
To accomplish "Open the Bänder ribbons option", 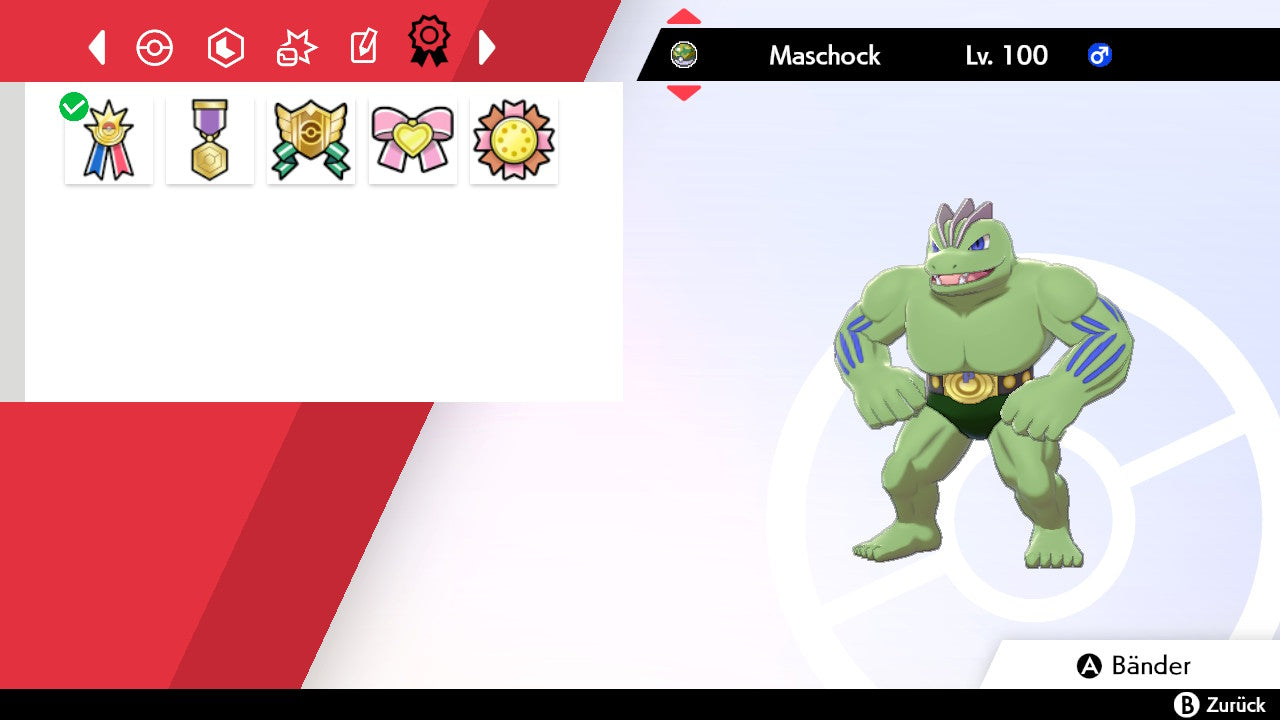I will 1134,666.
